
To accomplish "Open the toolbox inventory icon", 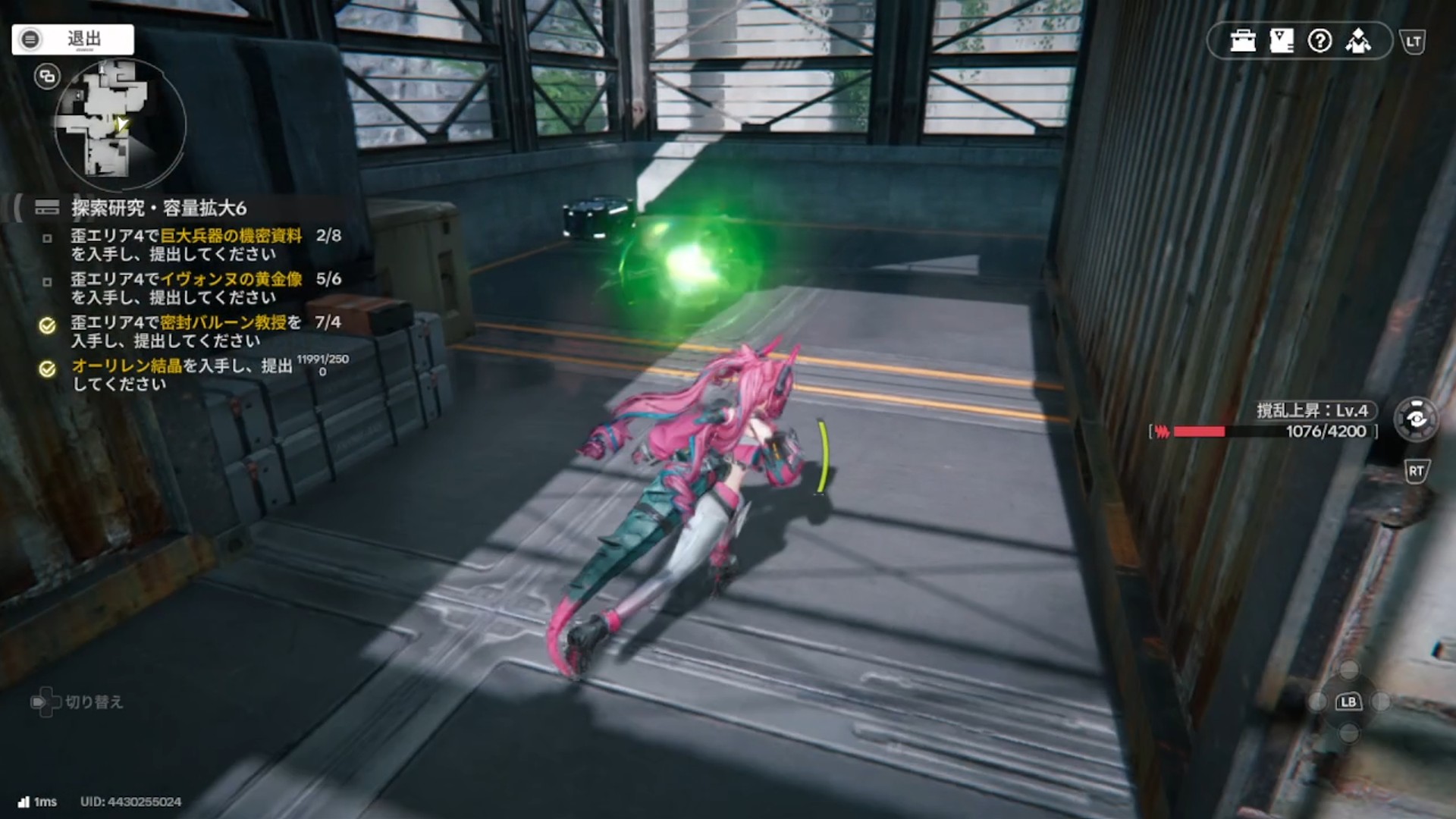I will (x=1243, y=40).
